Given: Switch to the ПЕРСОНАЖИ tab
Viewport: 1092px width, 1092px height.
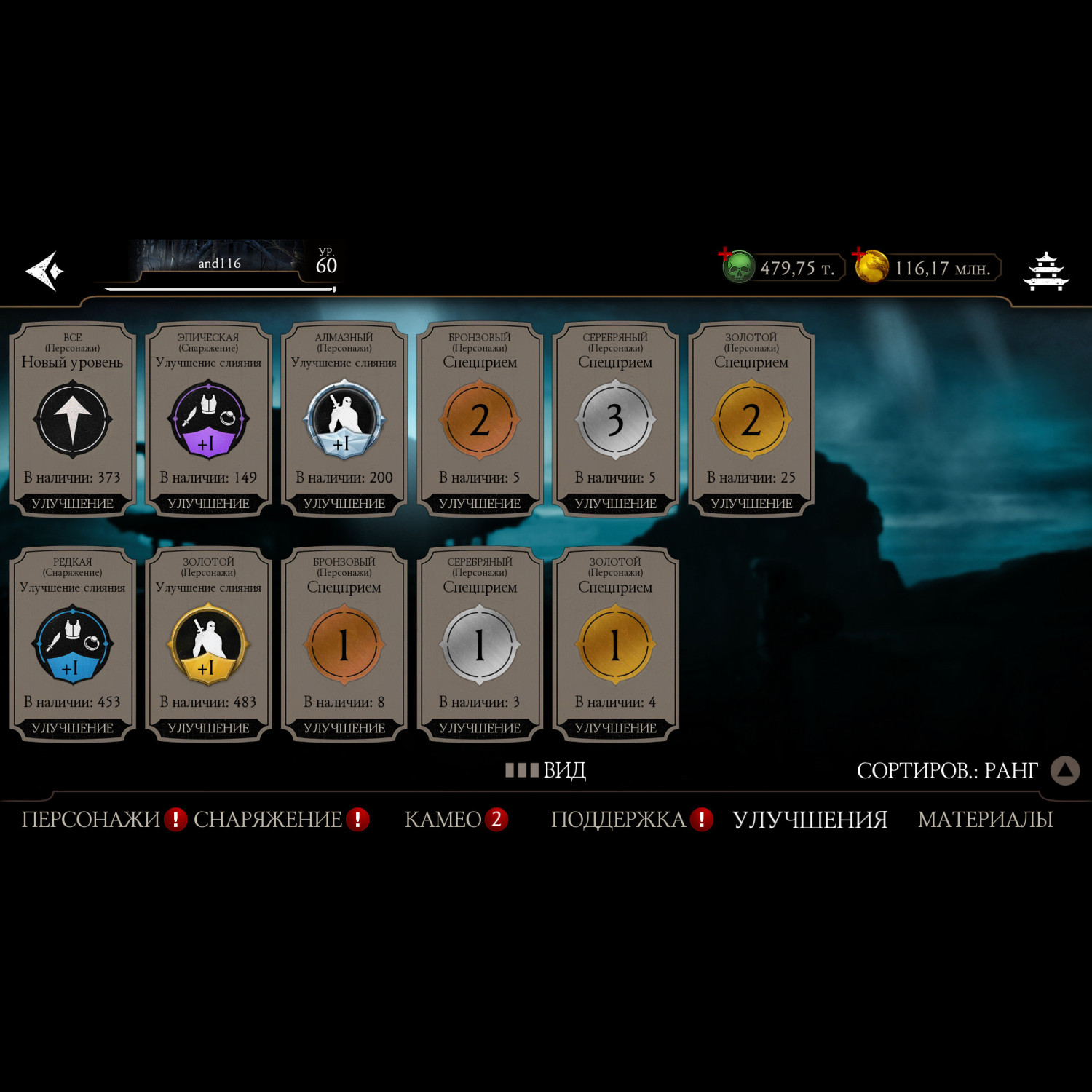Looking at the screenshot, I should pos(91,820).
